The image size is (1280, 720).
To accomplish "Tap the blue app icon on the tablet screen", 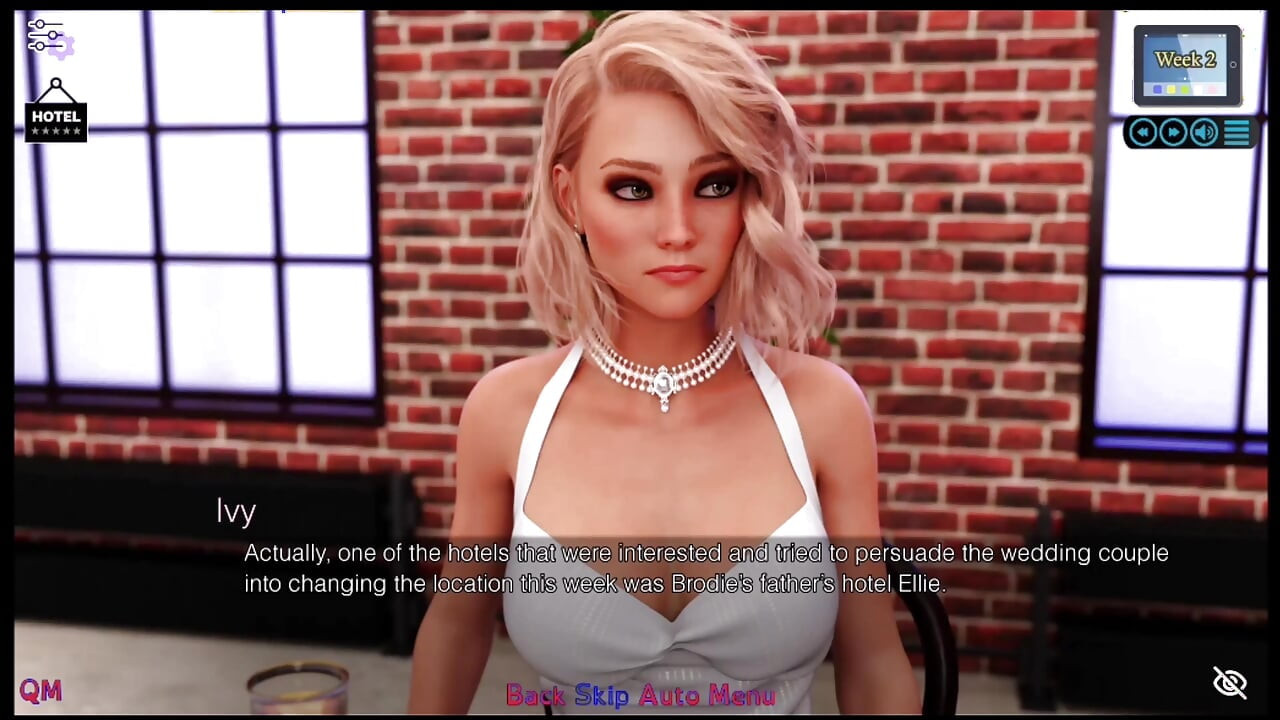I will click(1157, 90).
